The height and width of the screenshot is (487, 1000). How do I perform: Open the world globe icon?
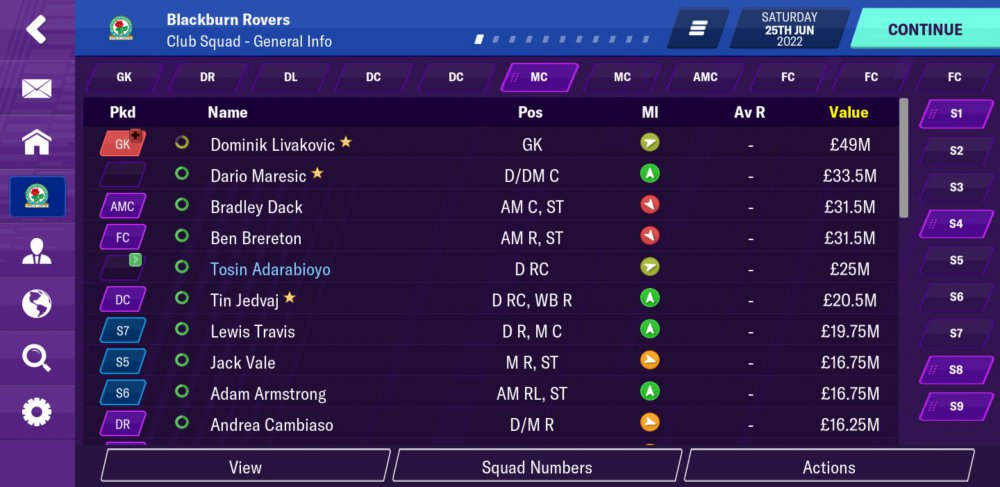pyautogui.click(x=36, y=304)
